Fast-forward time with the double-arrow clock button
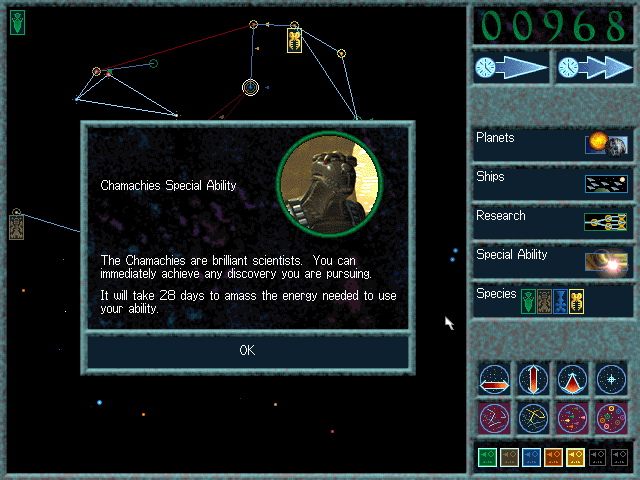The height and width of the screenshot is (480, 640). pyautogui.click(x=595, y=67)
